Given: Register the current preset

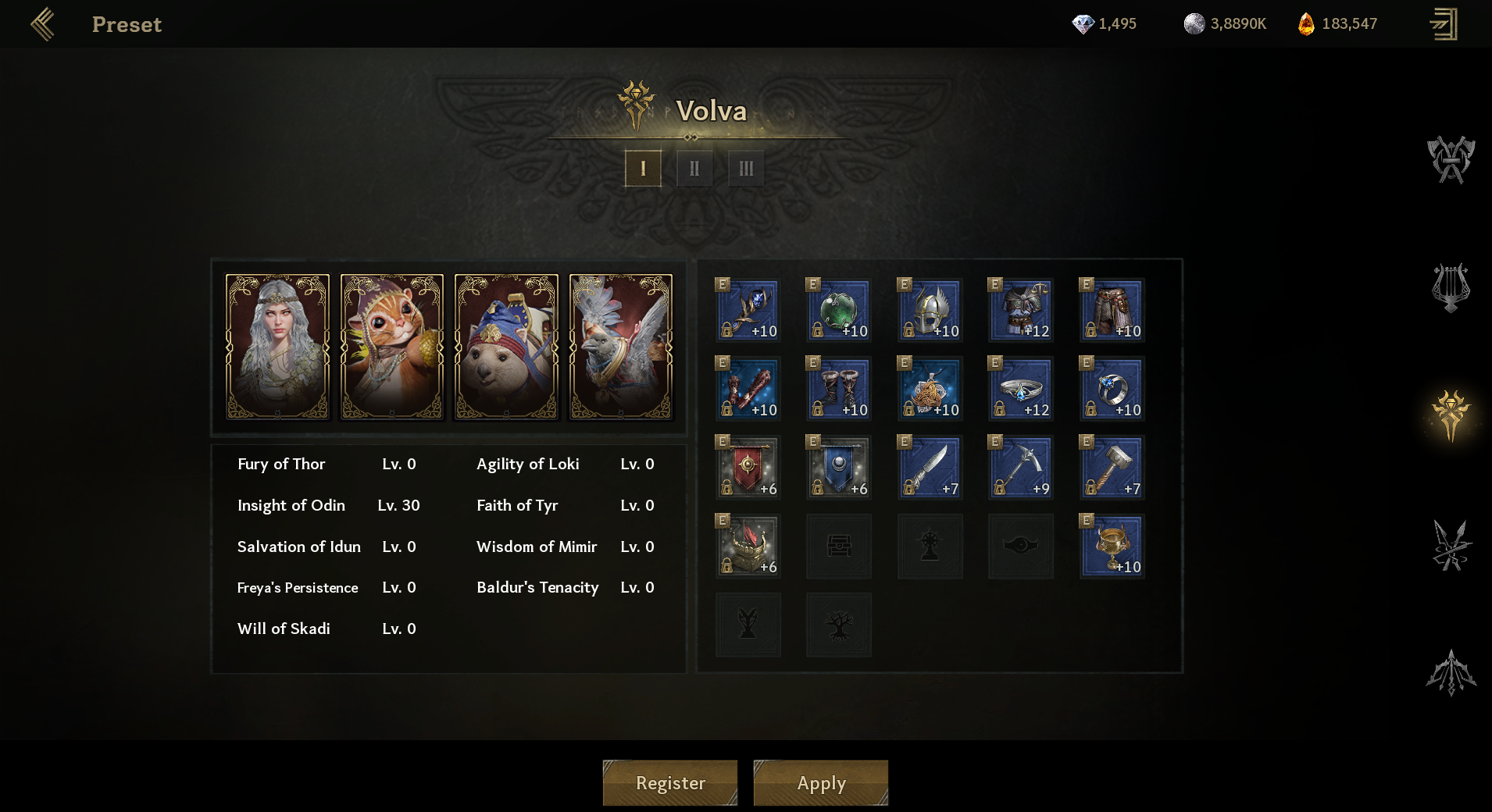Looking at the screenshot, I should click(x=669, y=782).
